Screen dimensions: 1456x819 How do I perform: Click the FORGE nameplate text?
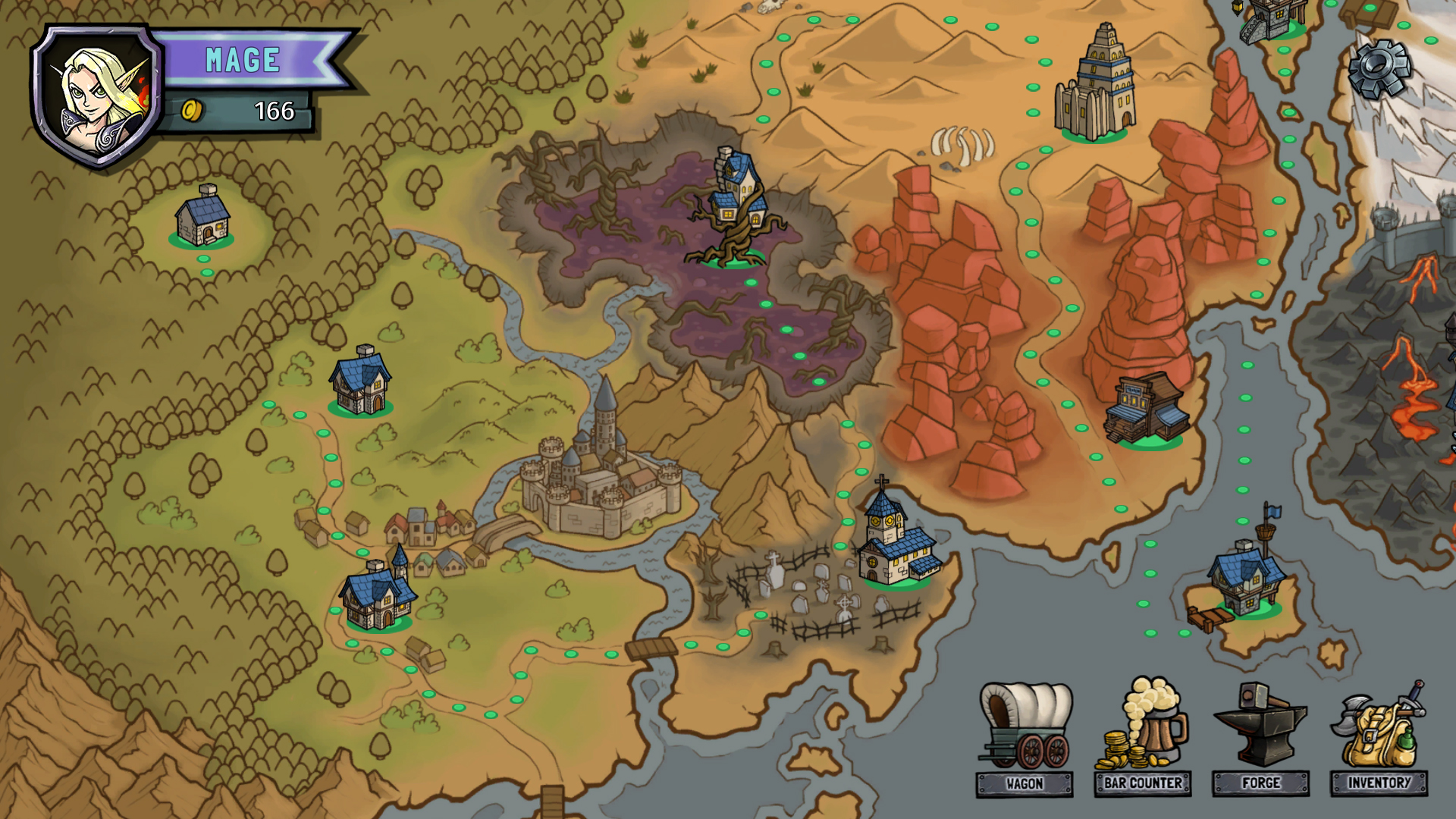[1260, 782]
